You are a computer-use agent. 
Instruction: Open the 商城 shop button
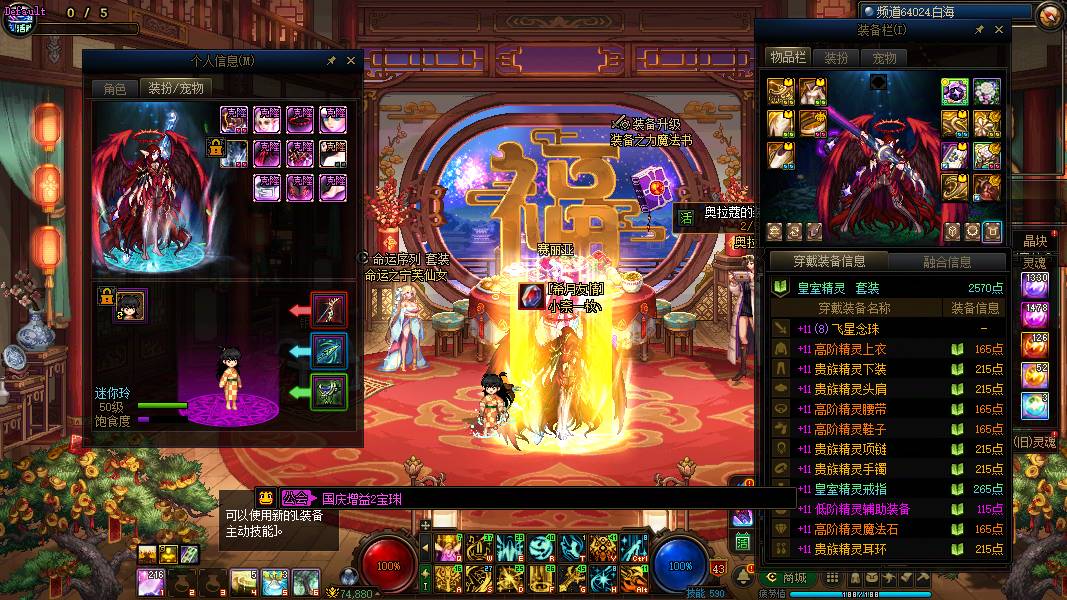786,577
